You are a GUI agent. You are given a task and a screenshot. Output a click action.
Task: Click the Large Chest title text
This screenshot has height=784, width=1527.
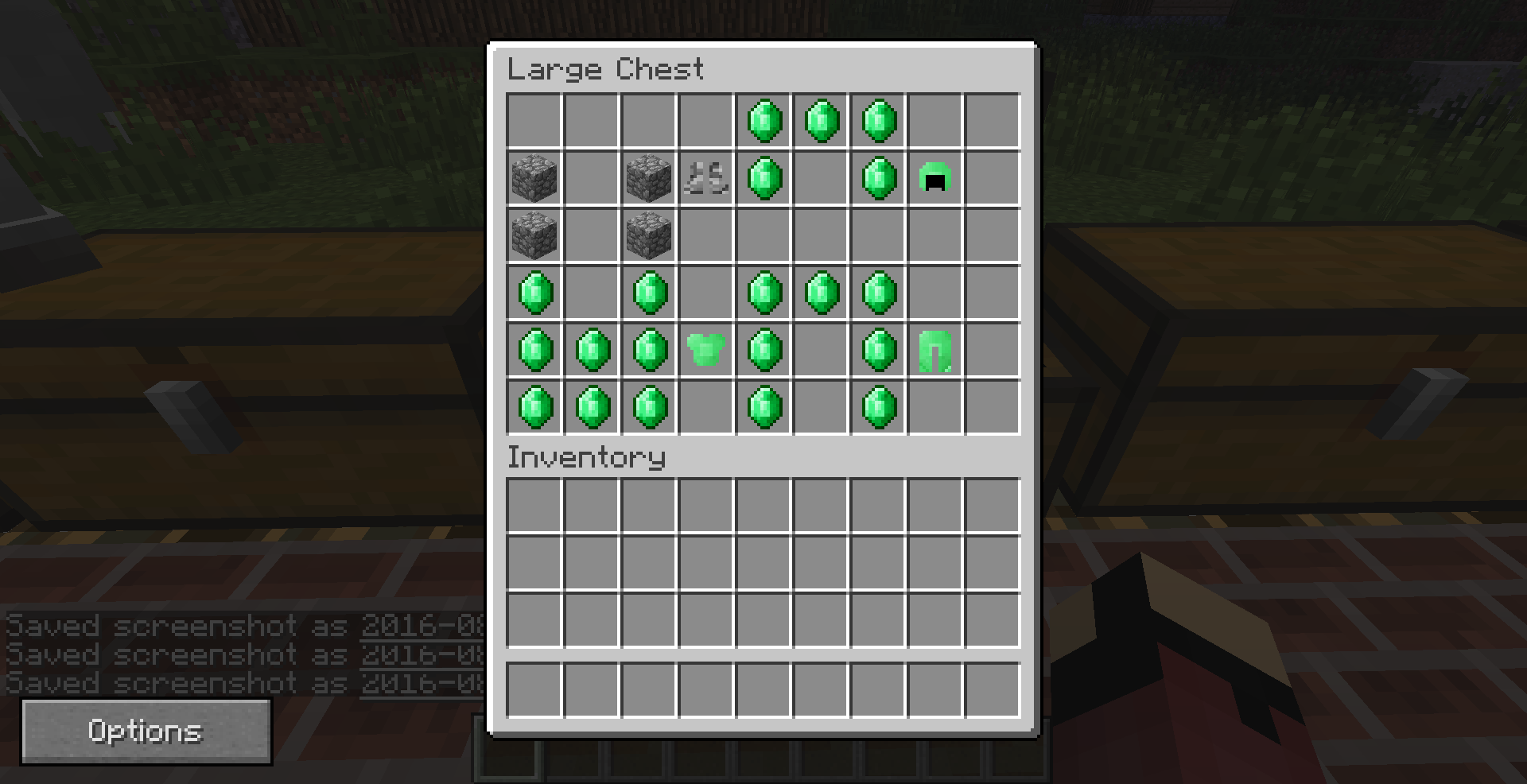point(606,70)
